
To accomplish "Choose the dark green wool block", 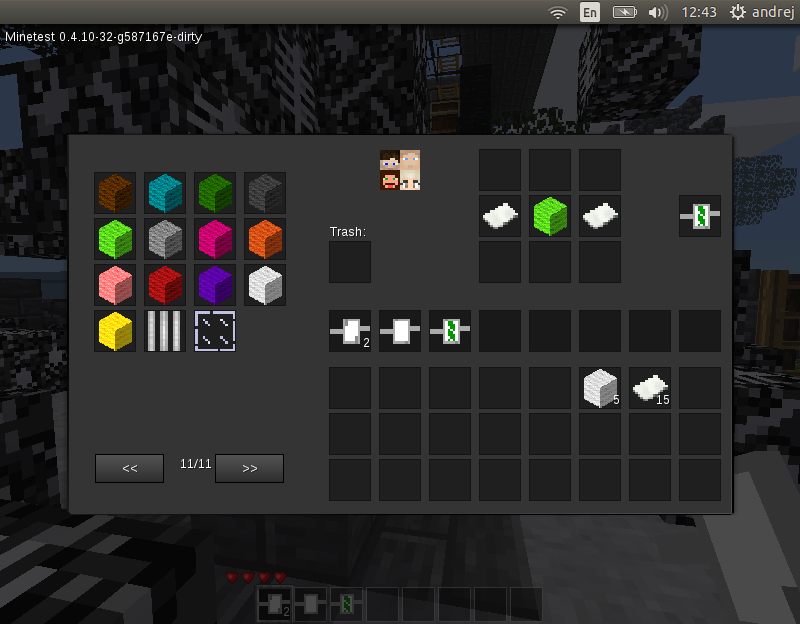I will pos(215,192).
